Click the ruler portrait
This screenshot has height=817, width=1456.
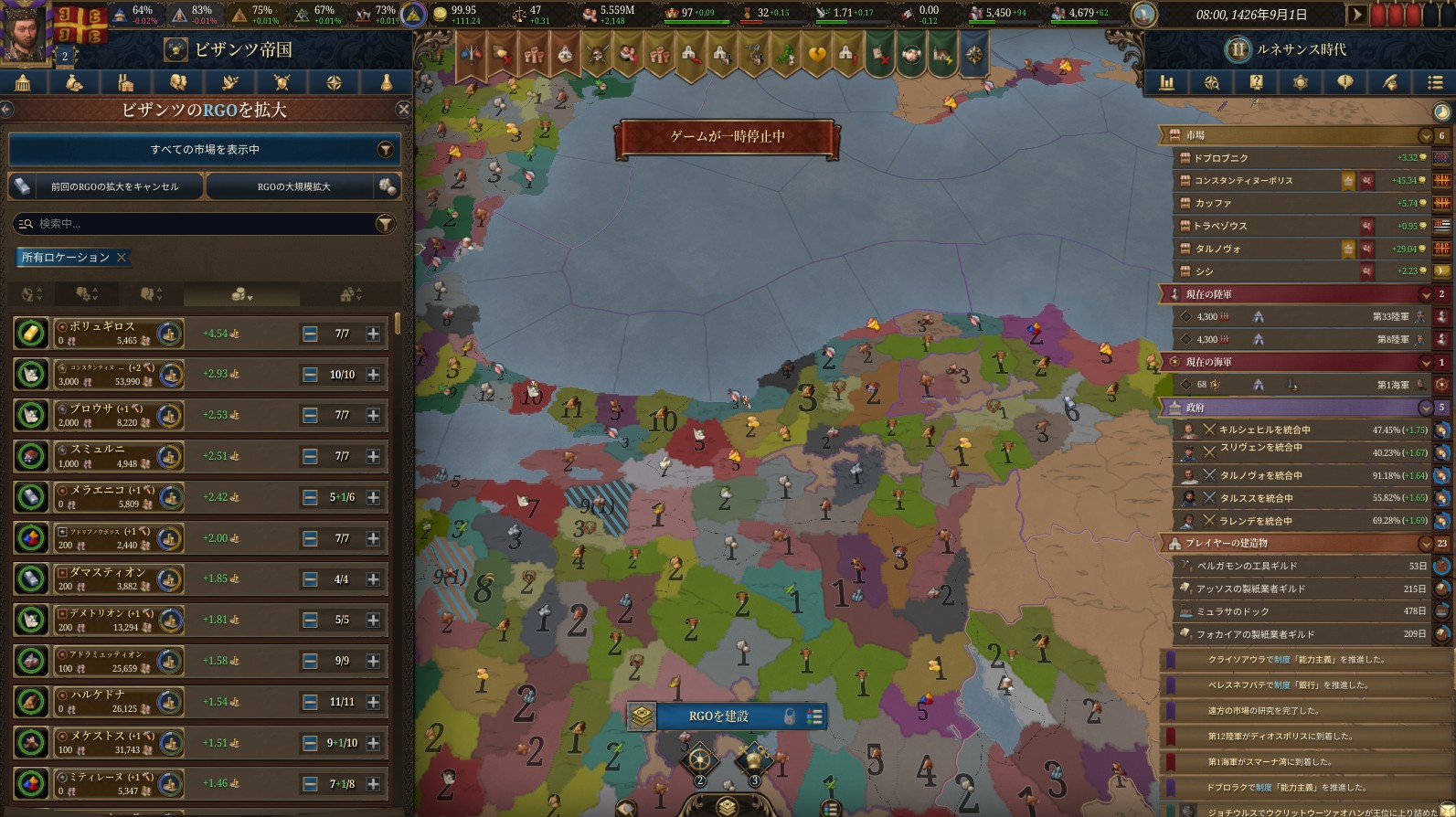pyautogui.click(x=27, y=31)
